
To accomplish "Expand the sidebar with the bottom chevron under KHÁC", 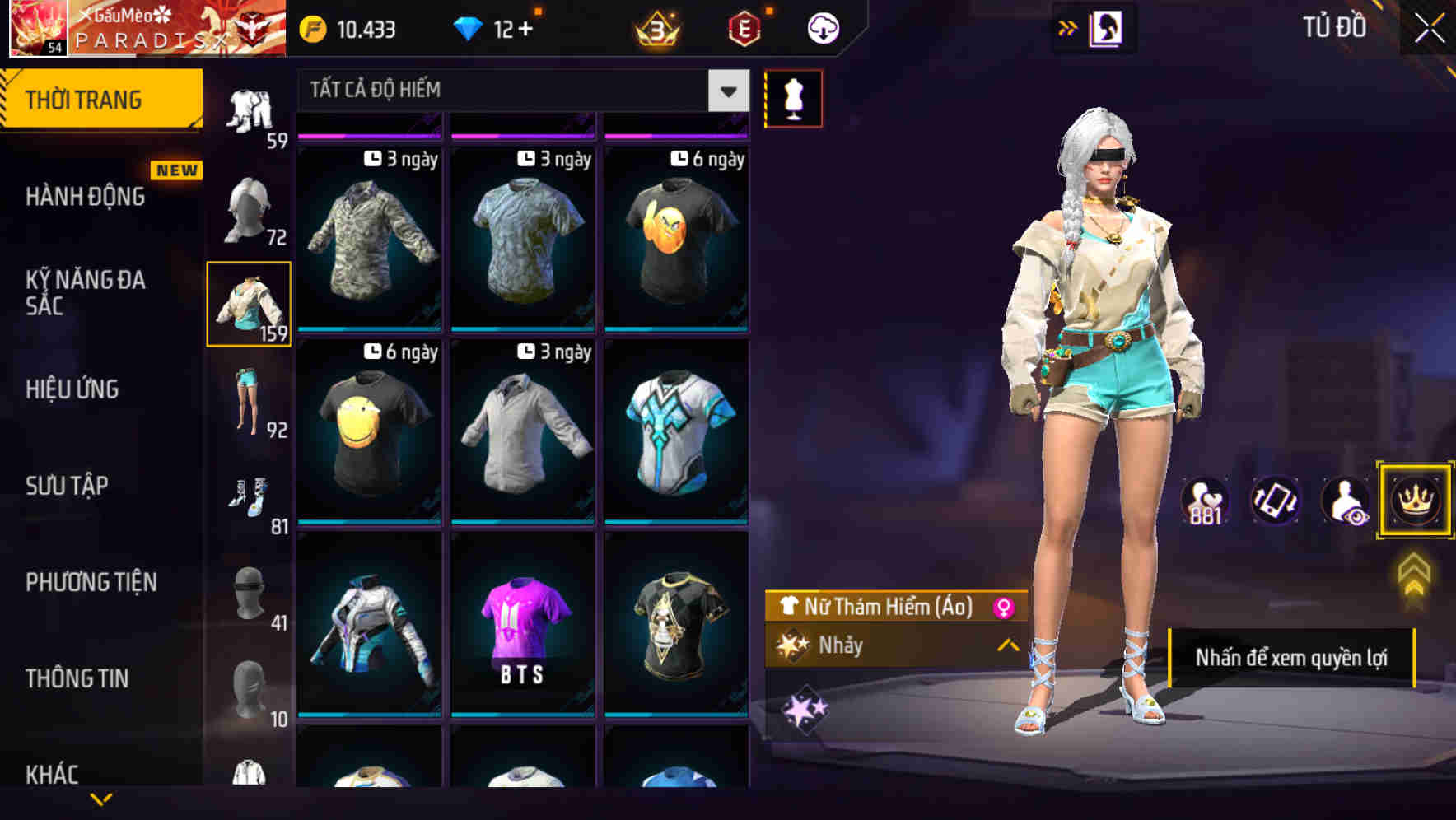I will click(101, 800).
